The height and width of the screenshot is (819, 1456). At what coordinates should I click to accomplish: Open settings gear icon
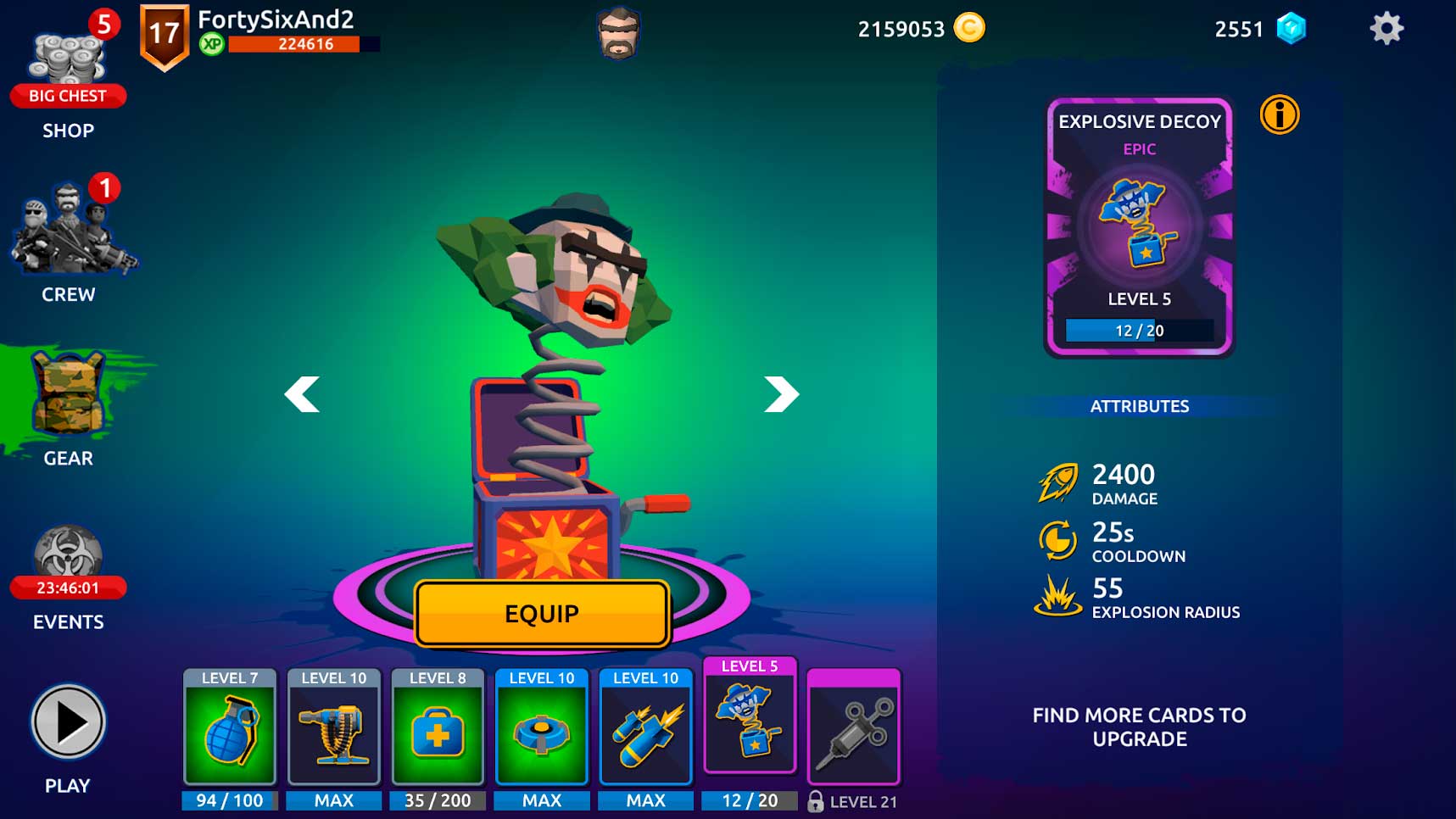click(x=1386, y=29)
